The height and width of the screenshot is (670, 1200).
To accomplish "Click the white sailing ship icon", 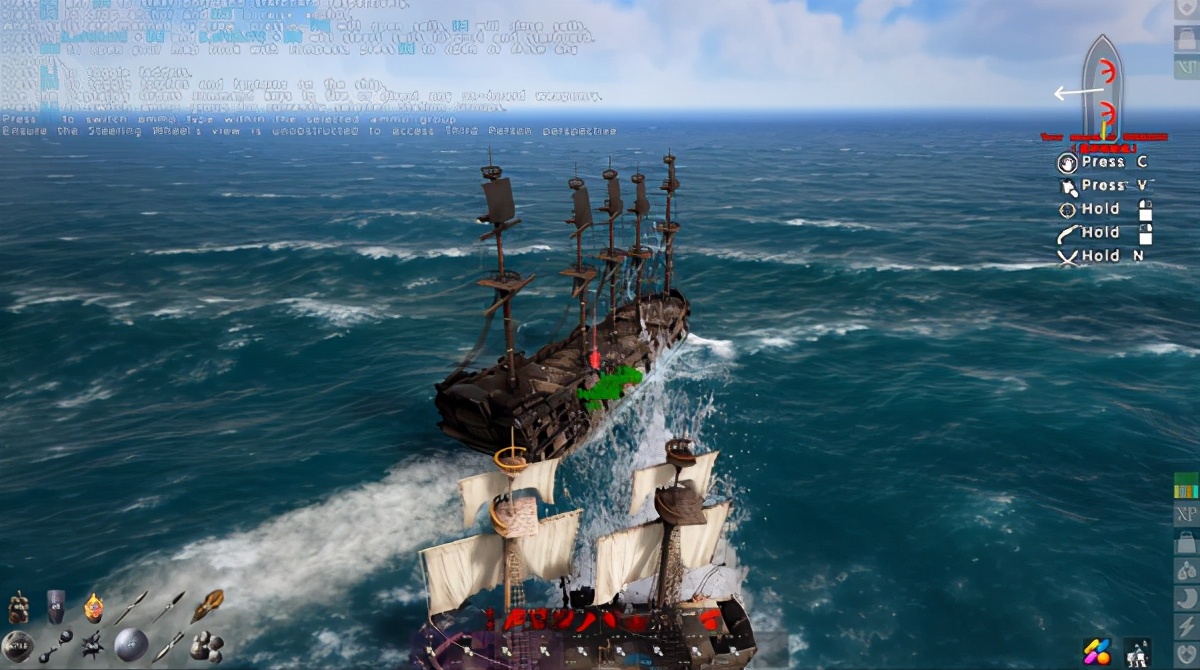I will point(1137,651).
